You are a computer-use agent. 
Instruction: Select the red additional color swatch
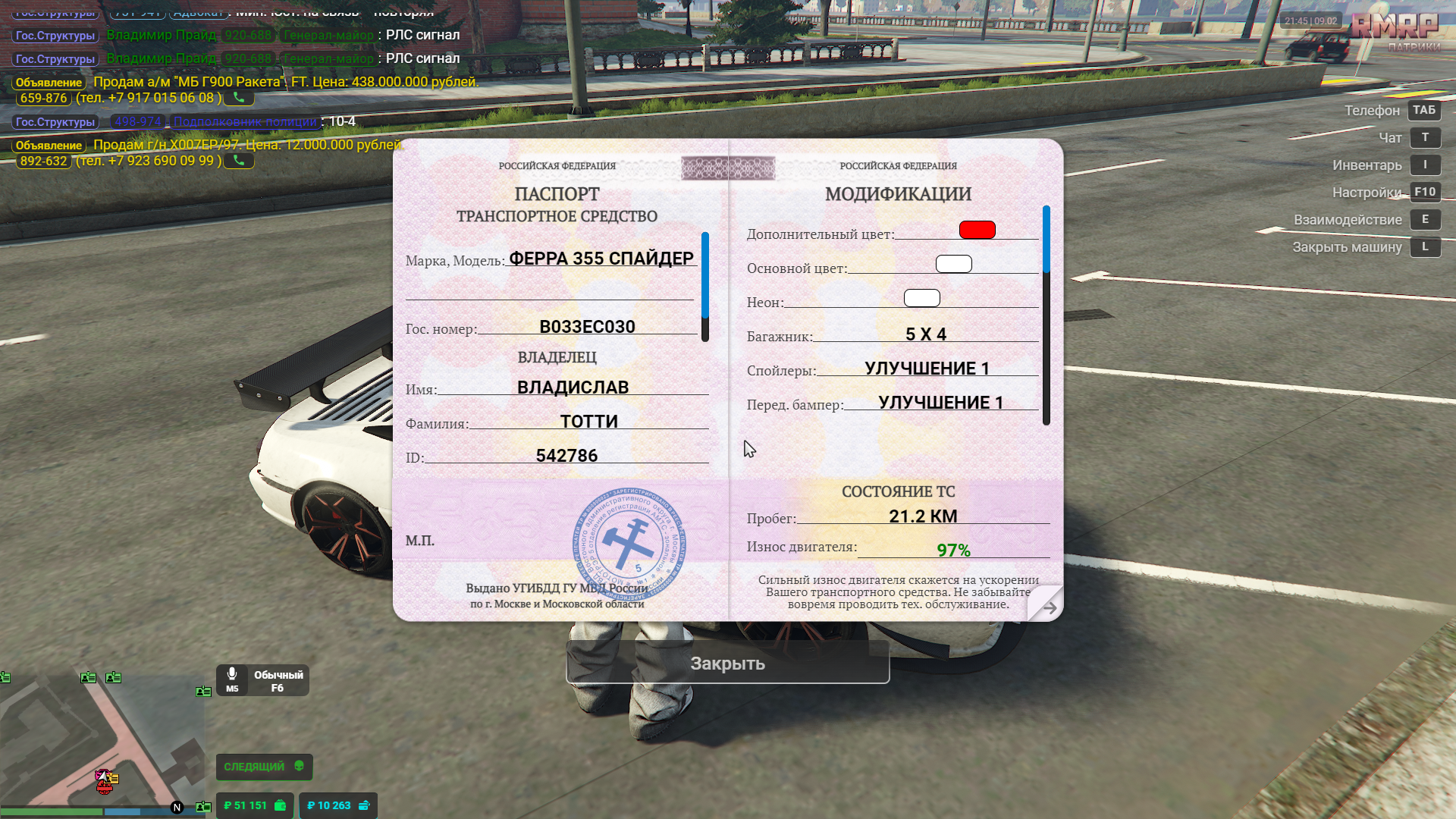[977, 230]
